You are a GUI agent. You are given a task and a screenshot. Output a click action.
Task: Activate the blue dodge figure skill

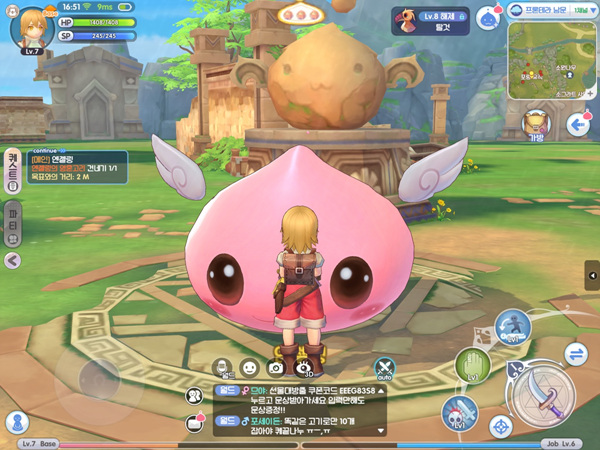[x=513, y=327]
